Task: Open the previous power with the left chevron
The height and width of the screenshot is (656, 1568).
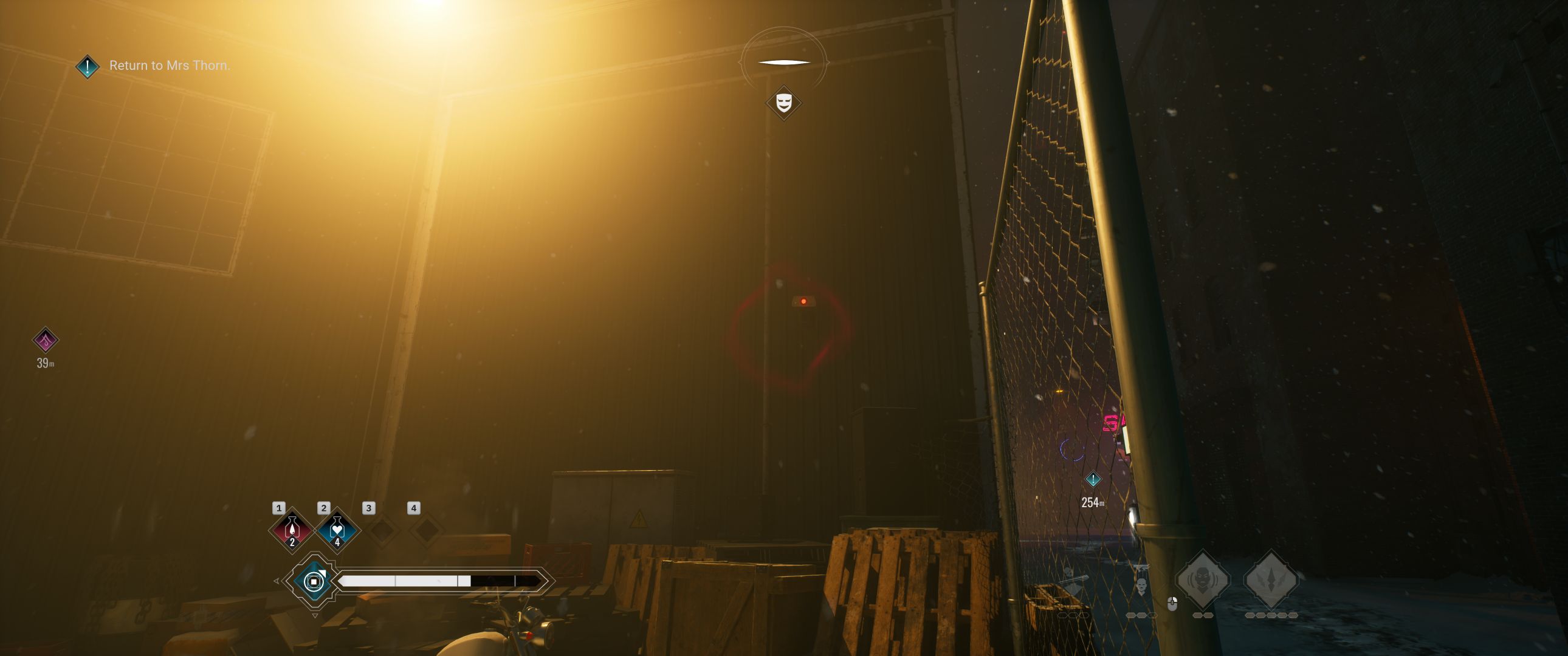Action: click(x=278, y=581)
